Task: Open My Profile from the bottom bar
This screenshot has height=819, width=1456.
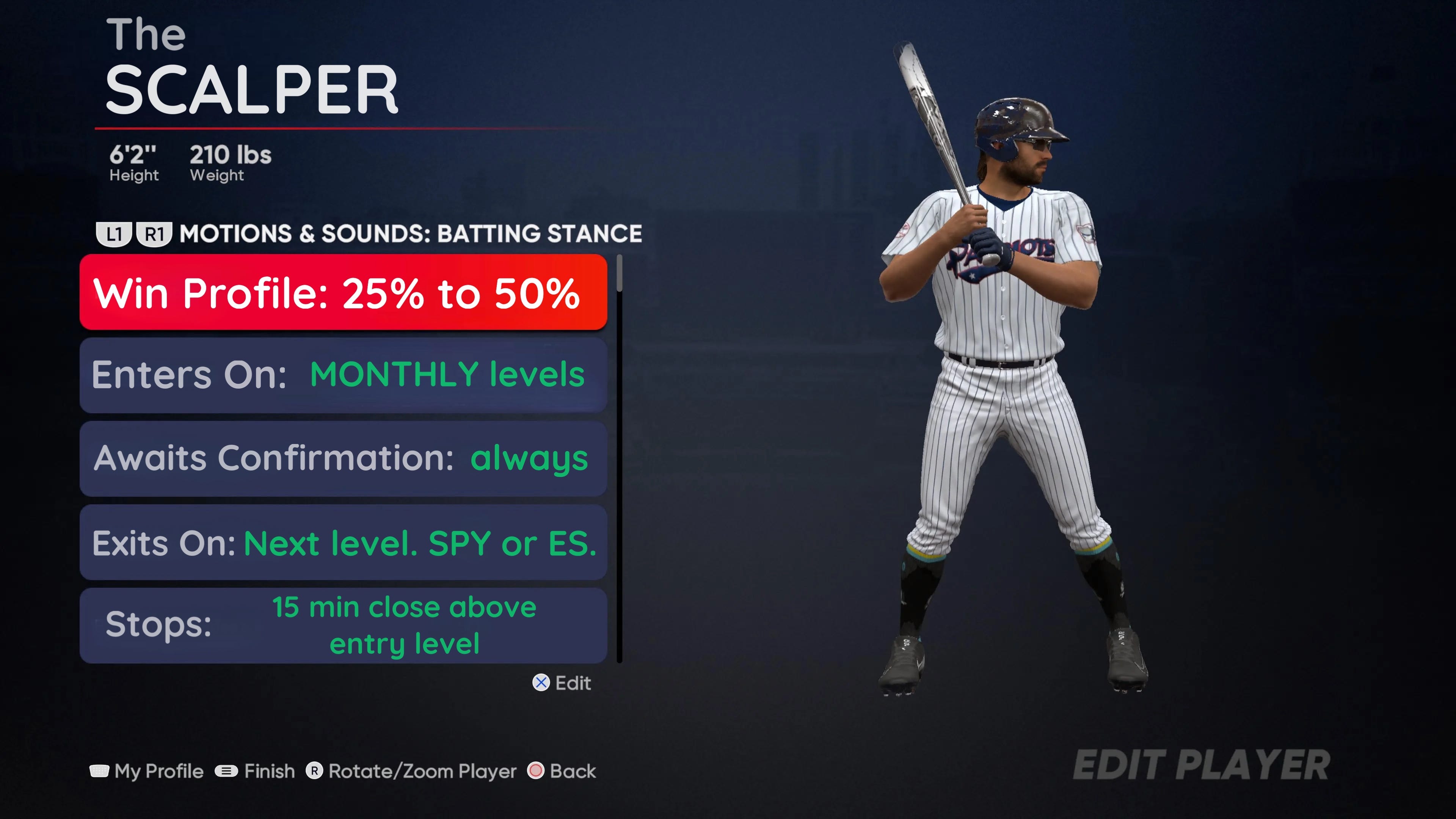Action: [147, 771]
